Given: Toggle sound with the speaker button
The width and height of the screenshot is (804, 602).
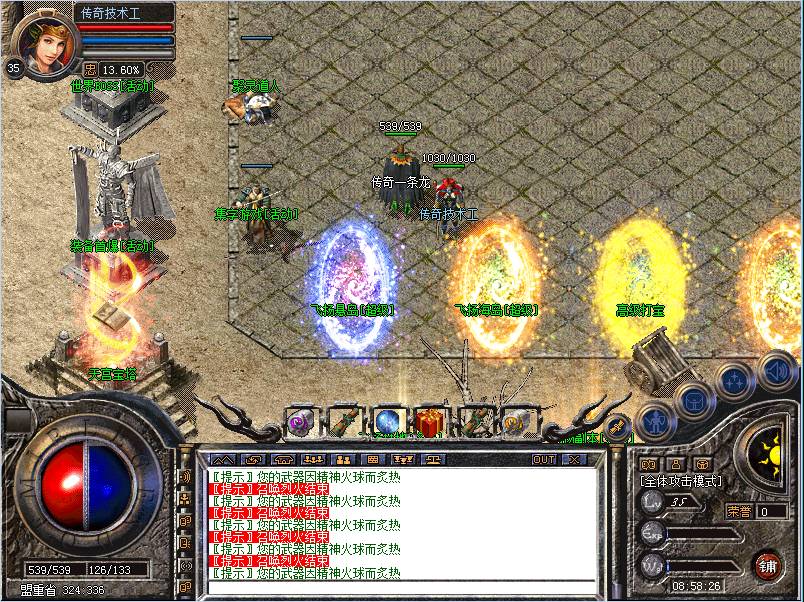Looking at the screenshot, I should [x=776, y=369].
